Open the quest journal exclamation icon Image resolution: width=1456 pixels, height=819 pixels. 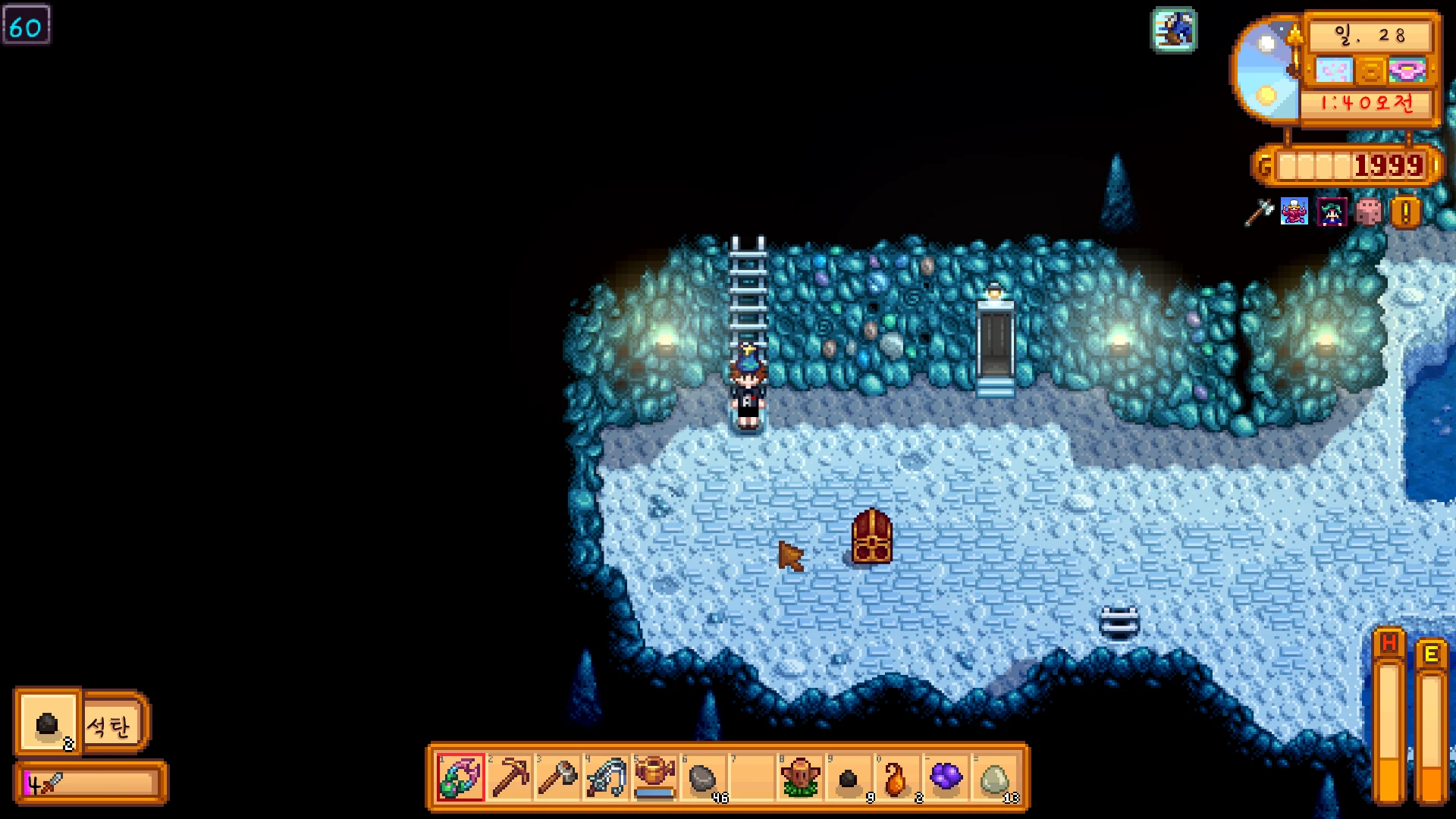pyautogui.click(x=1405, y=212)
